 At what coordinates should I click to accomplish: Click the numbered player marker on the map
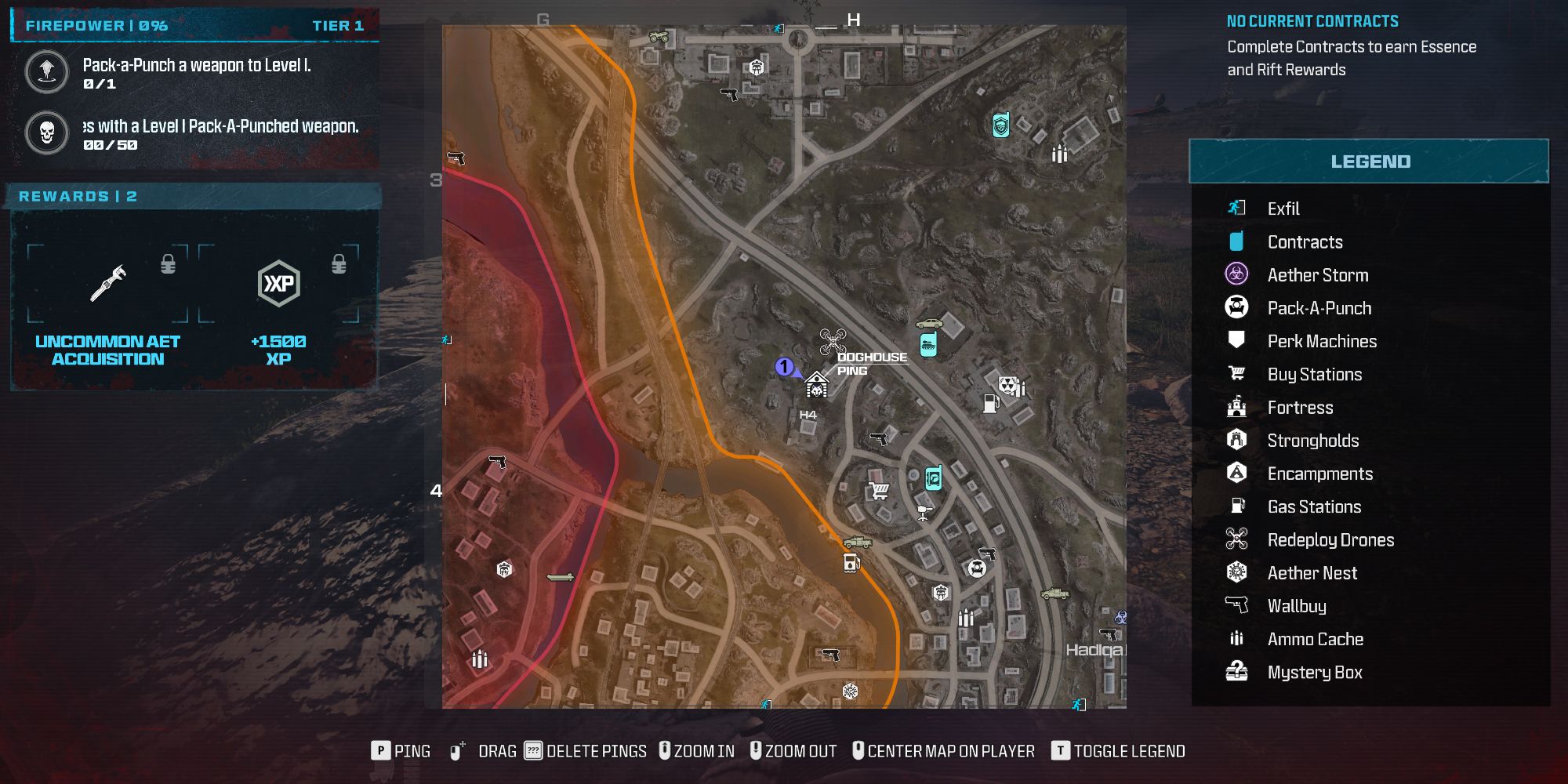(x=784, y=367)
